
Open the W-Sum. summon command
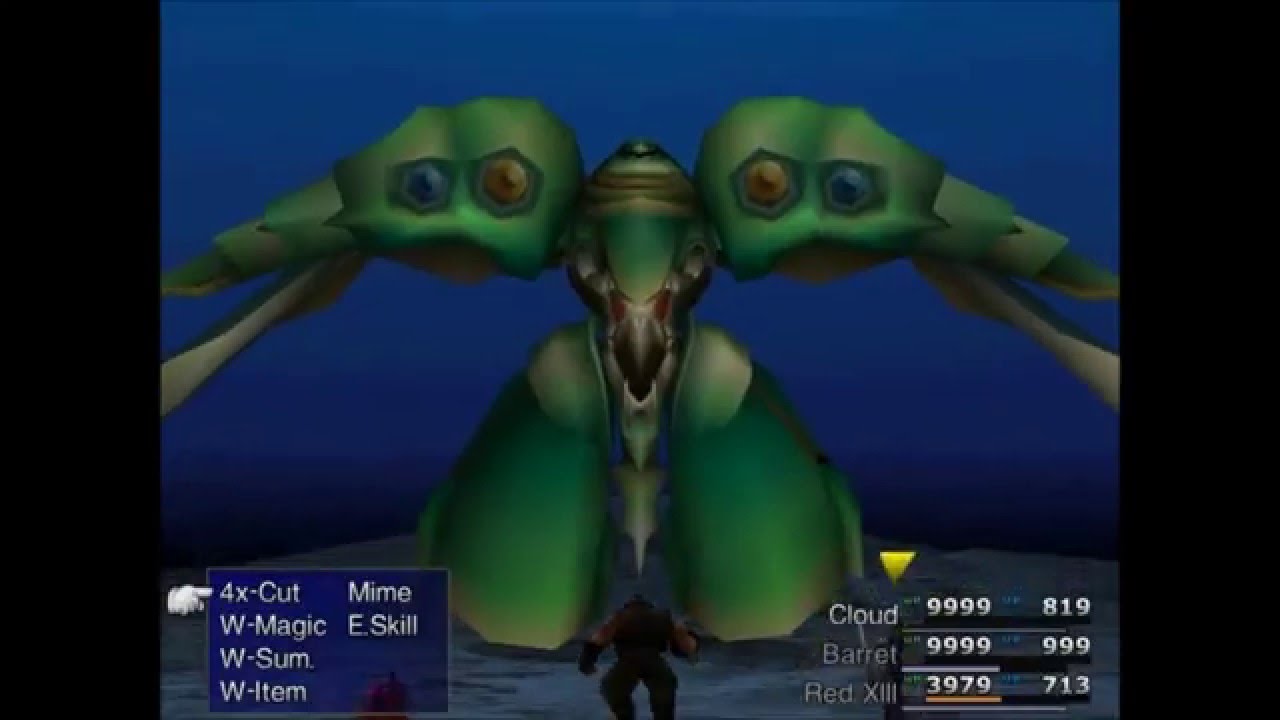pos(266,659)
